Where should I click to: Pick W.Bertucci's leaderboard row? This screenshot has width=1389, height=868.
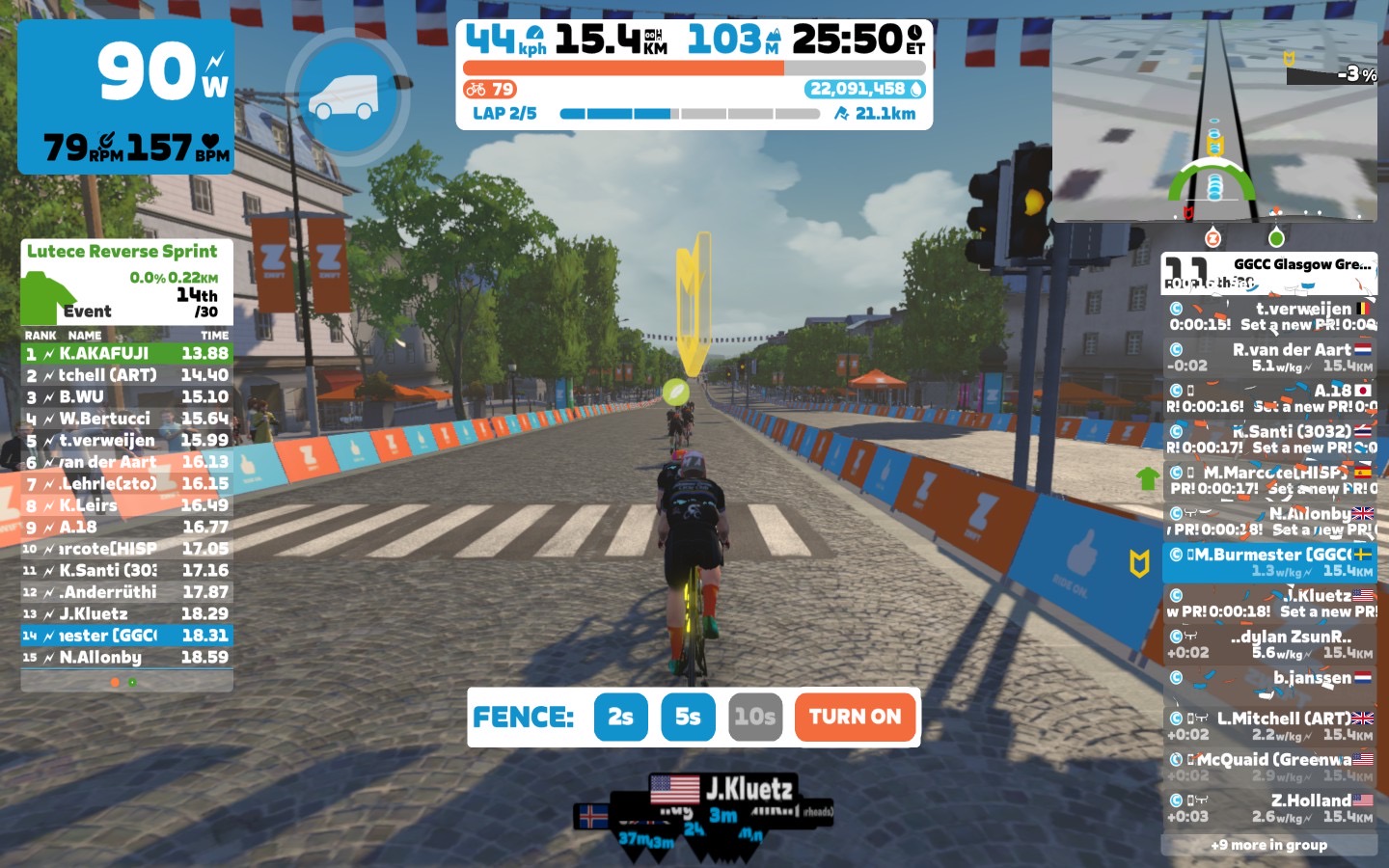point(126,419)
